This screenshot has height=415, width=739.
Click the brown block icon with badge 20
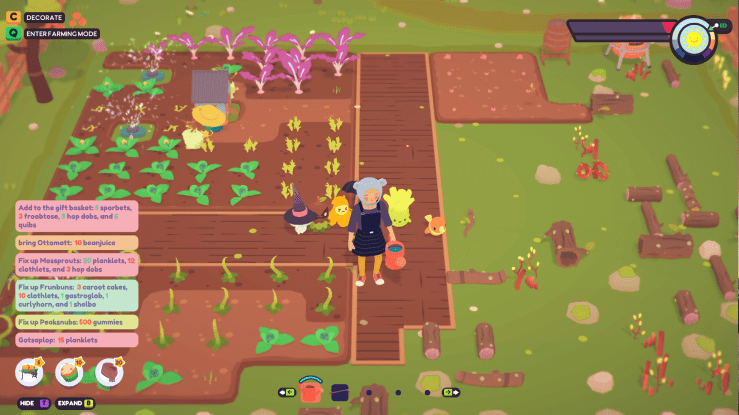pos(108,373)
